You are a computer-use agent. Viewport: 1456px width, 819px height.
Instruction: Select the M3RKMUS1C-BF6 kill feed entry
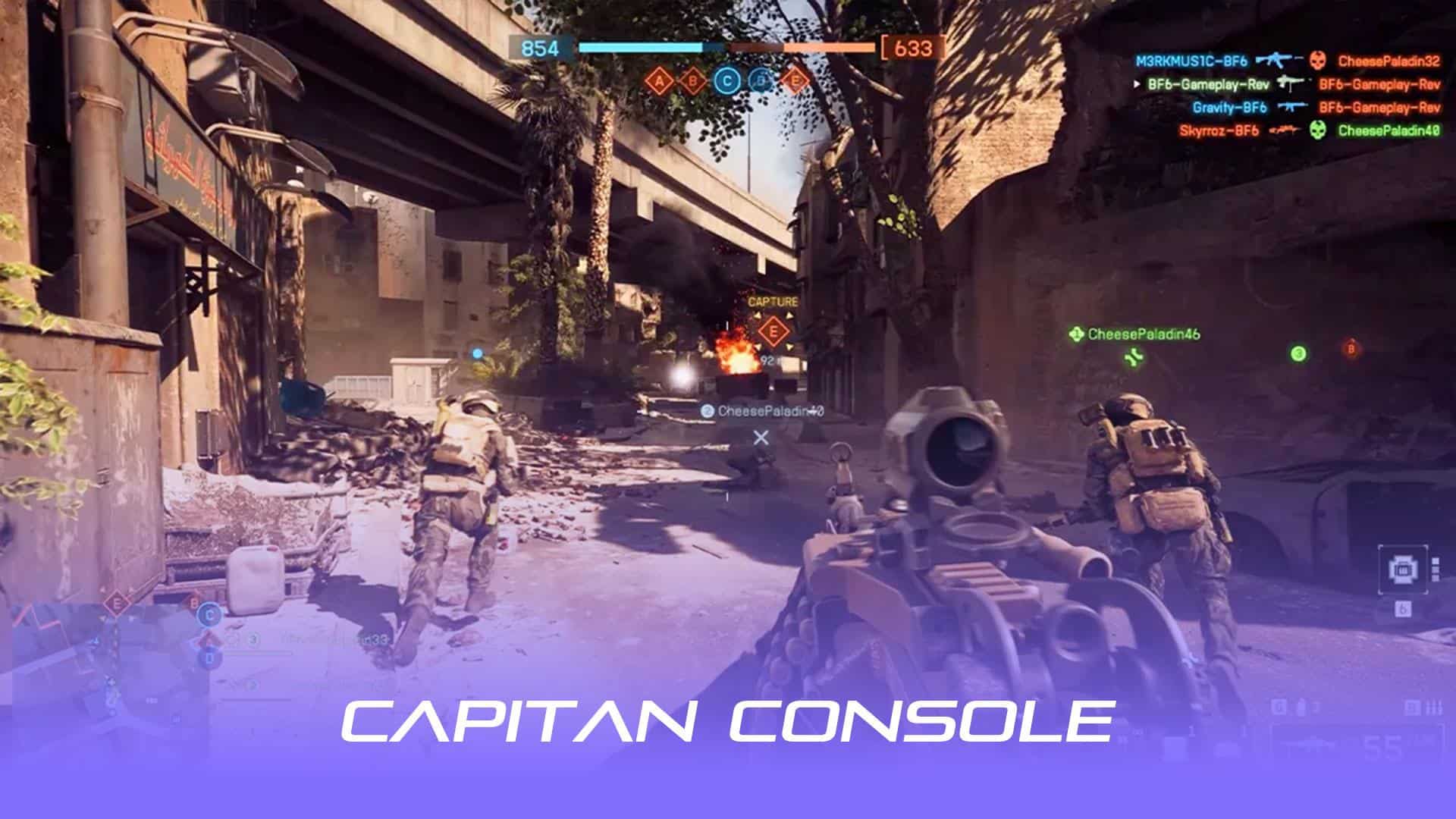[x=1191, y=61]
